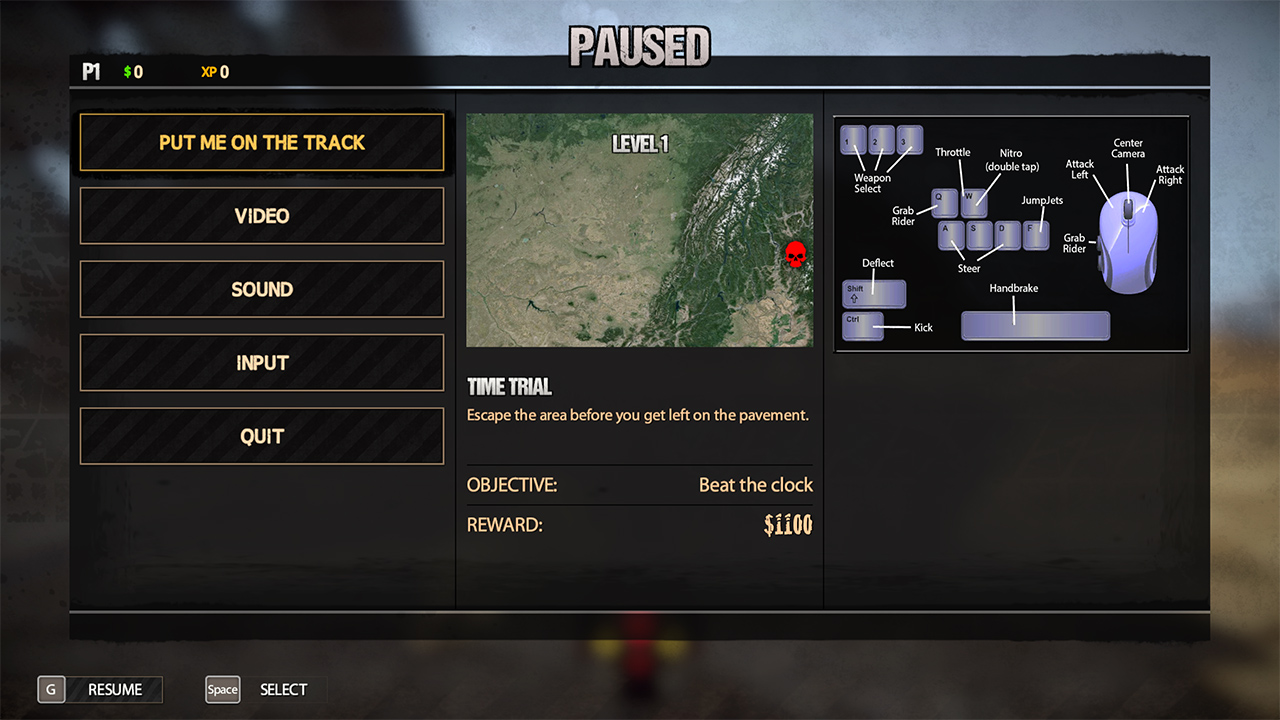Choose Quit from the pause menu
This screenshot has height=720, width=1280.
click(262, 436)
